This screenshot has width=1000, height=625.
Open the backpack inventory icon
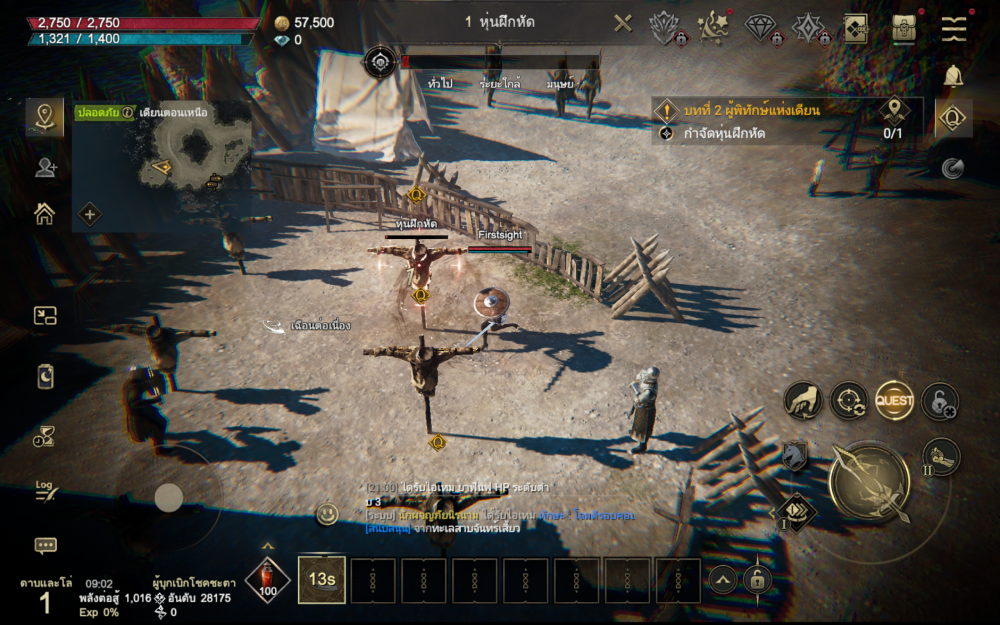[905, 27]
